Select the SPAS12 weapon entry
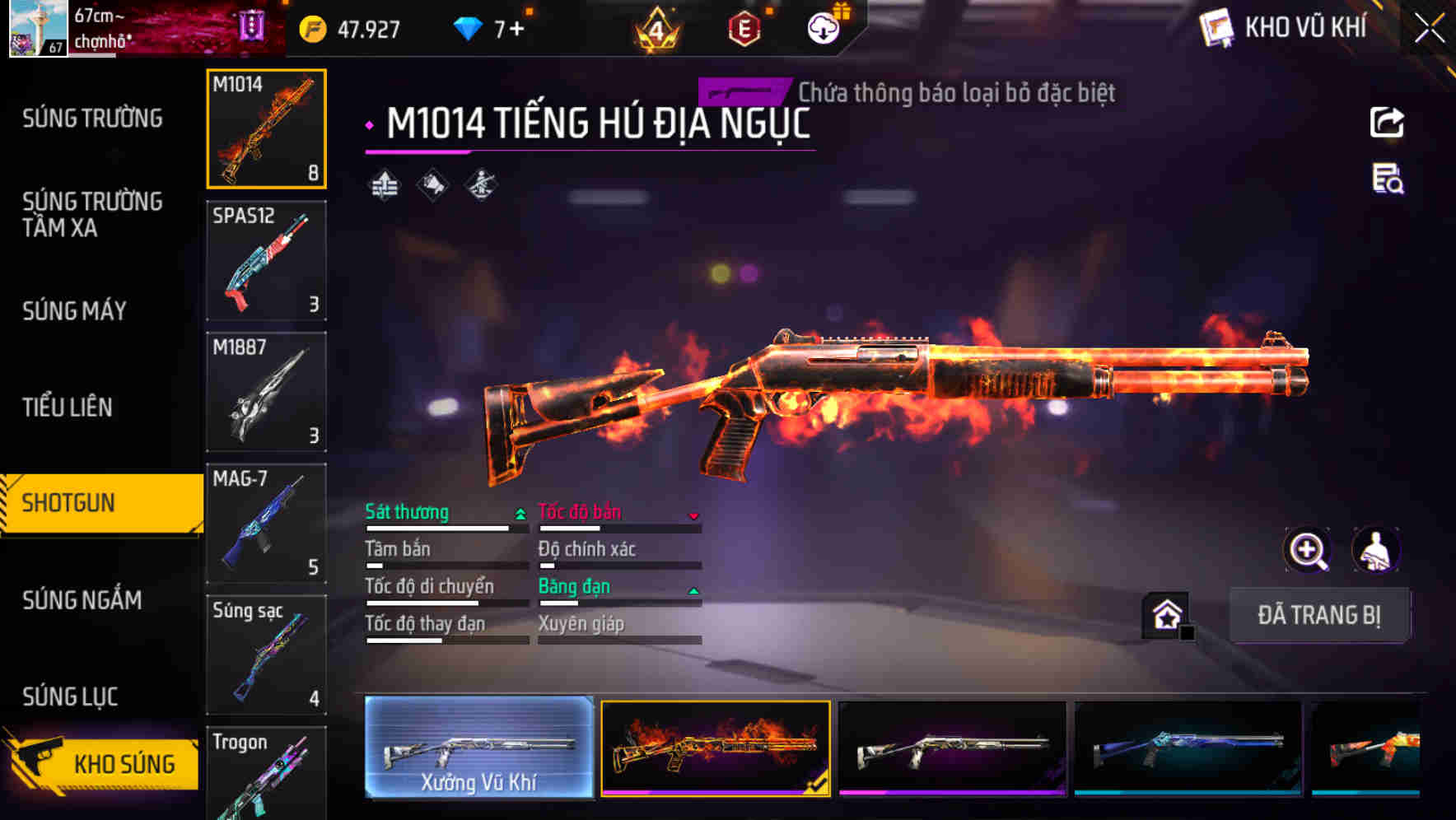 pos(266,261)
